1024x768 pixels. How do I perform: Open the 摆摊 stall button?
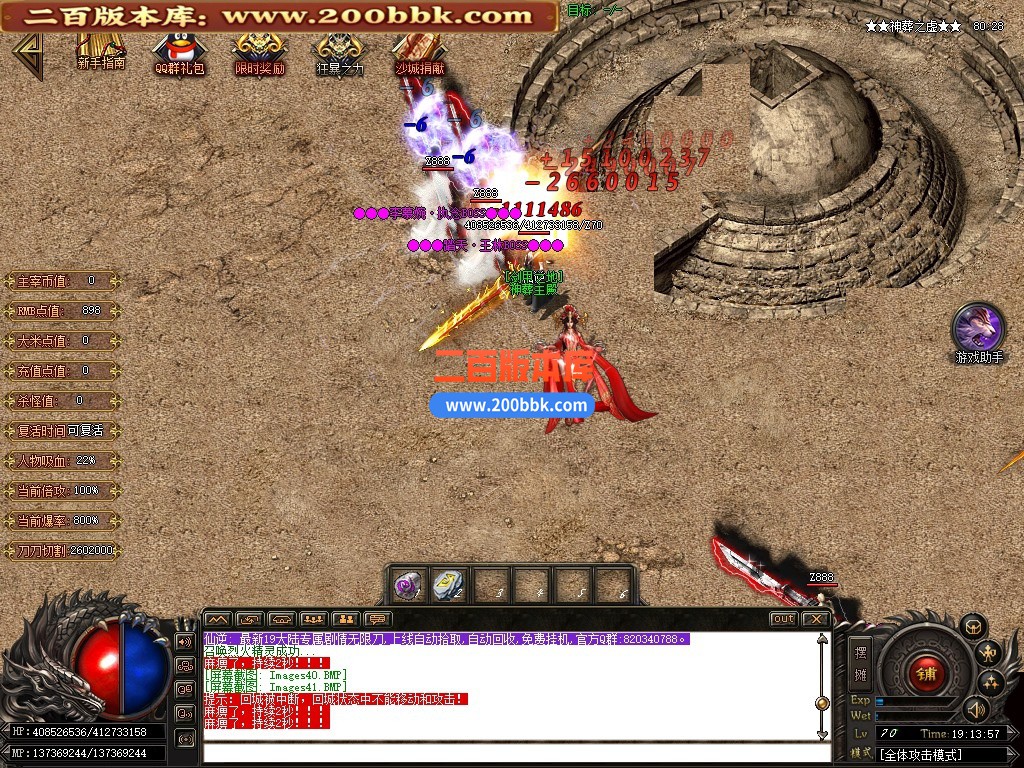point(860,662)
